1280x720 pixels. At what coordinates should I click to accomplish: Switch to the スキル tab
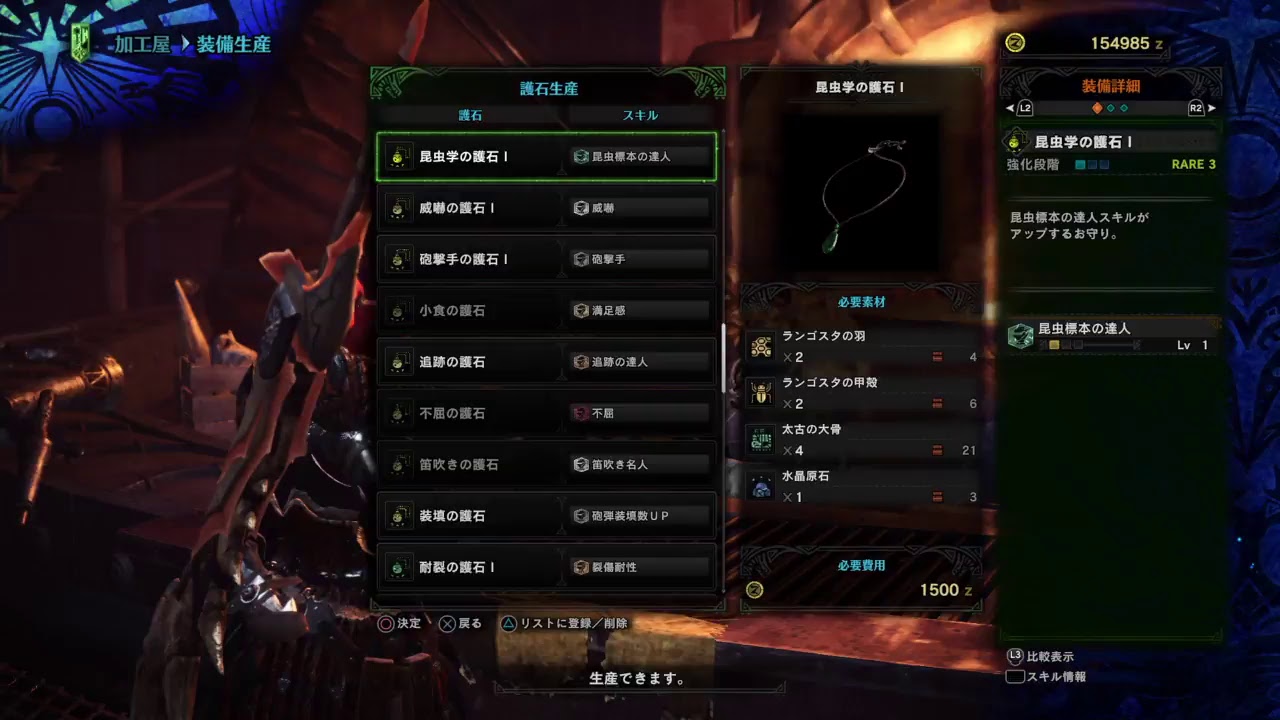pos(642,114)
